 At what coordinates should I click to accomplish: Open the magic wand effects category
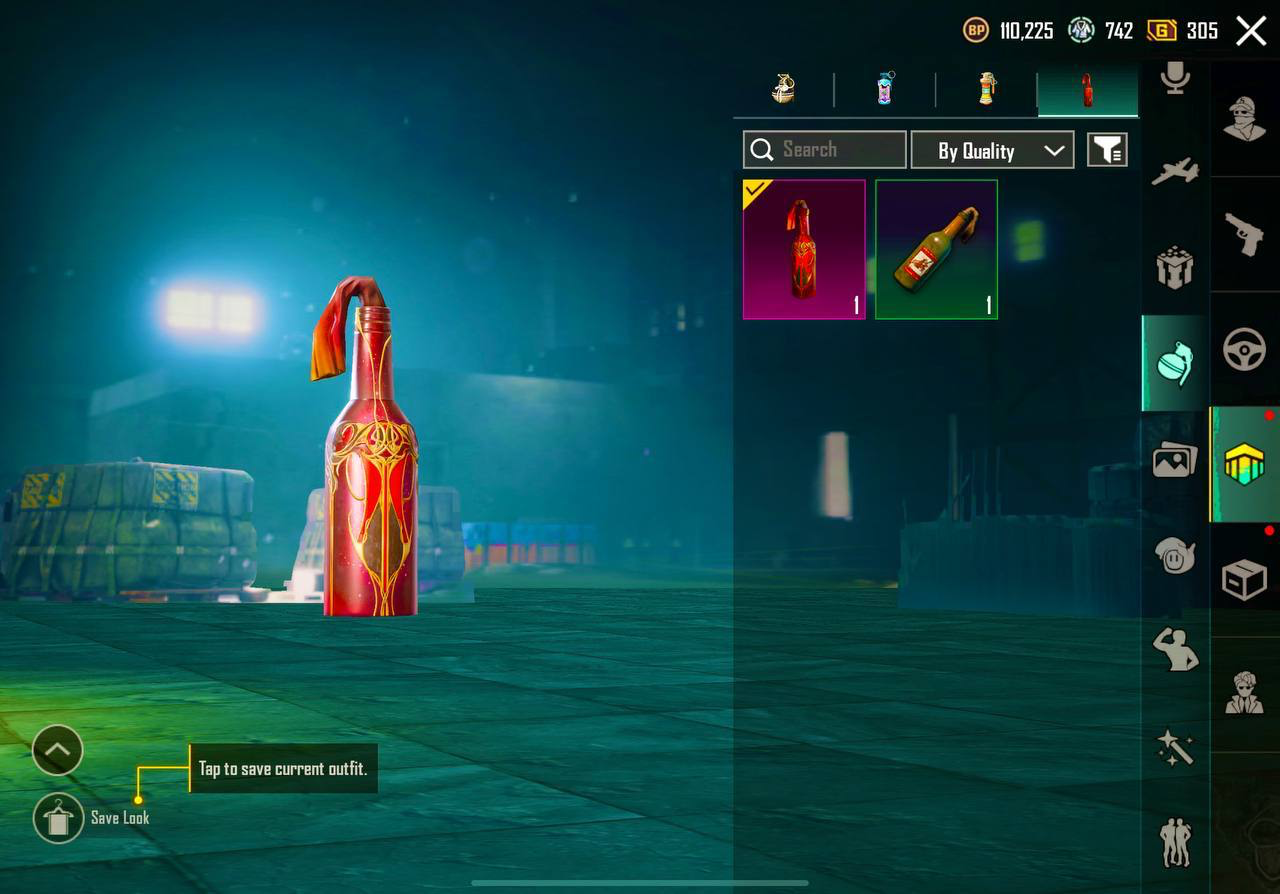[x=1175, y=747]
